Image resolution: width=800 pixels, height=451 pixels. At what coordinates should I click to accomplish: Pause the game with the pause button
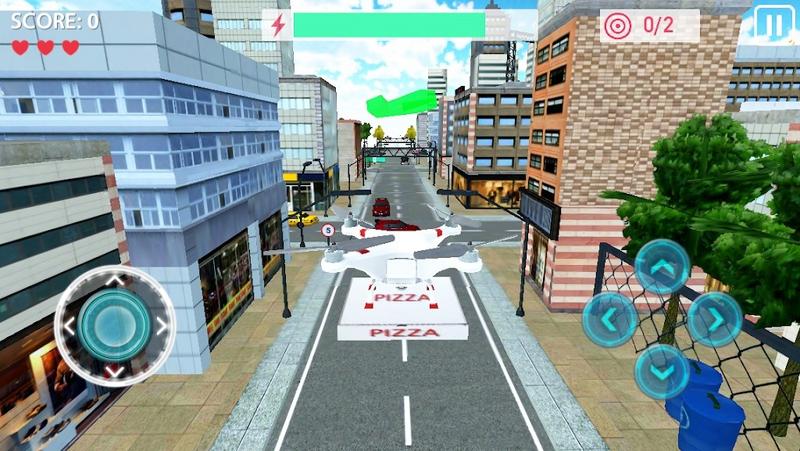pos(770,23)
